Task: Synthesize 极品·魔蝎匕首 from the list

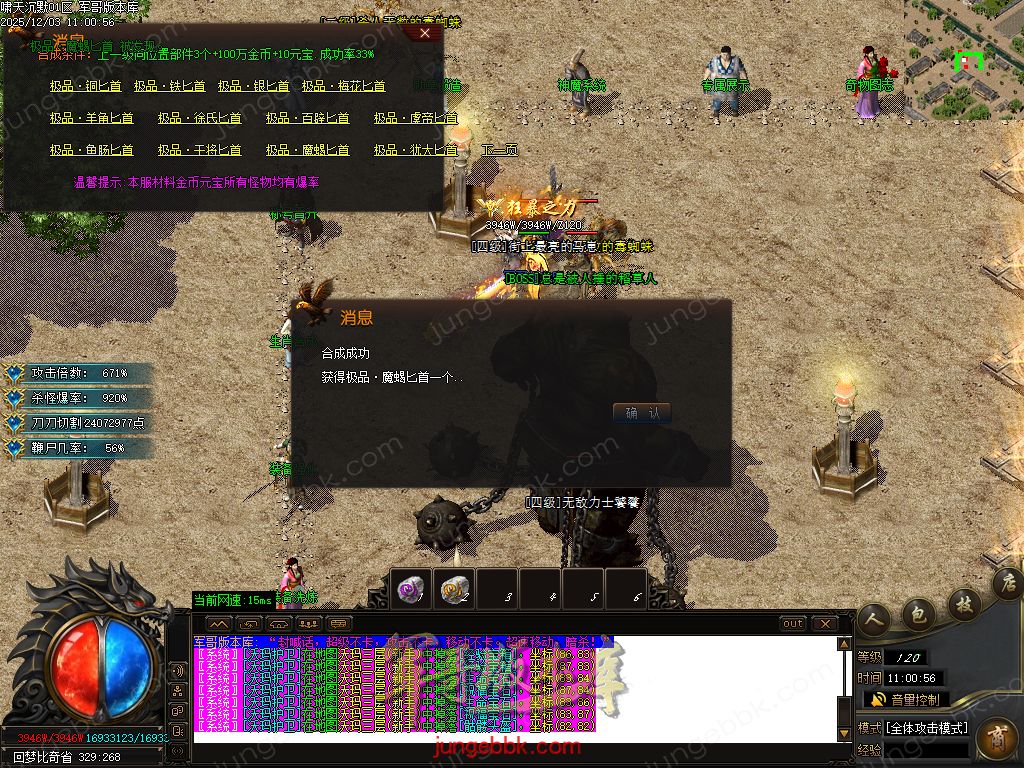Action: tap(307, 151)
